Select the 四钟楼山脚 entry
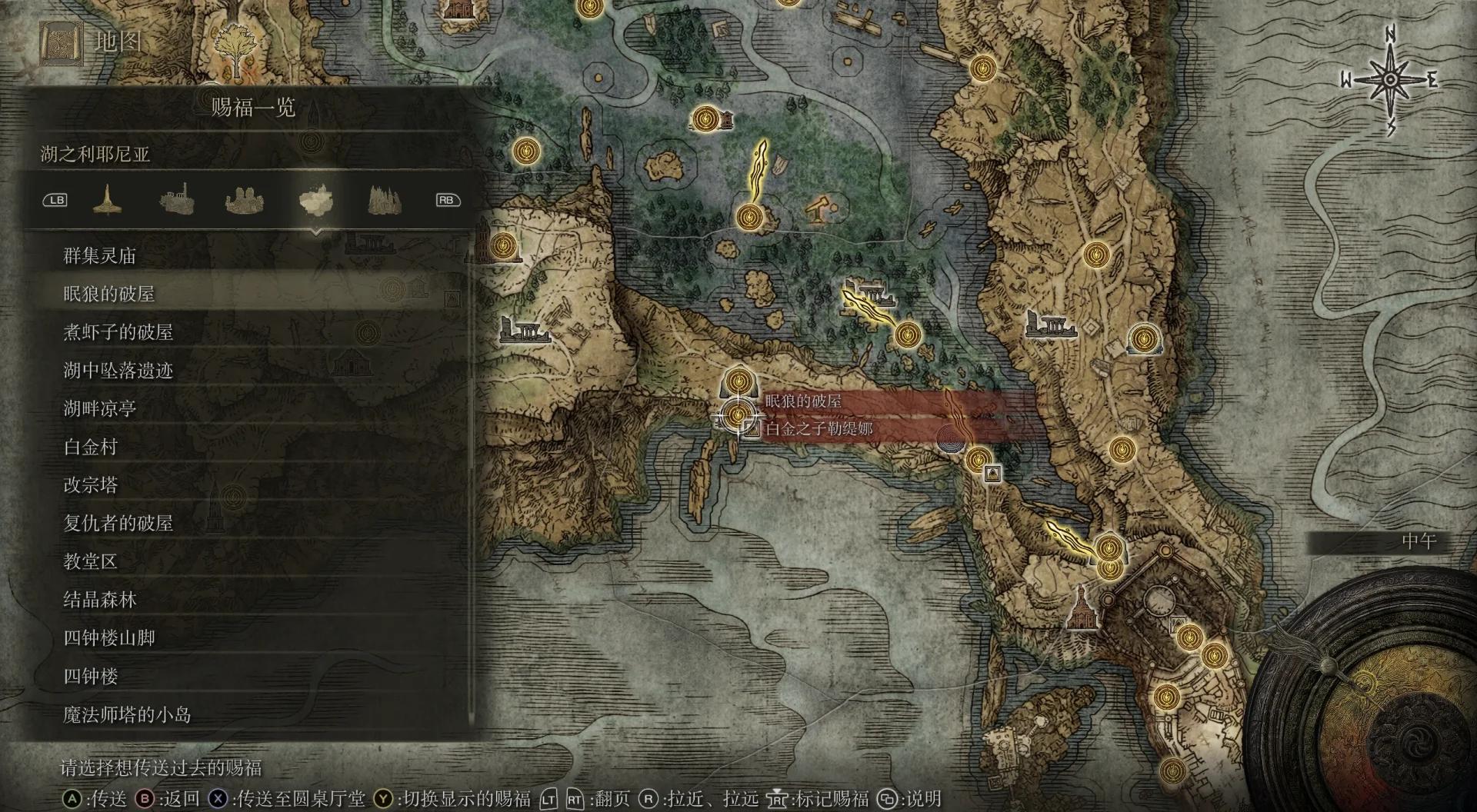 108,638
